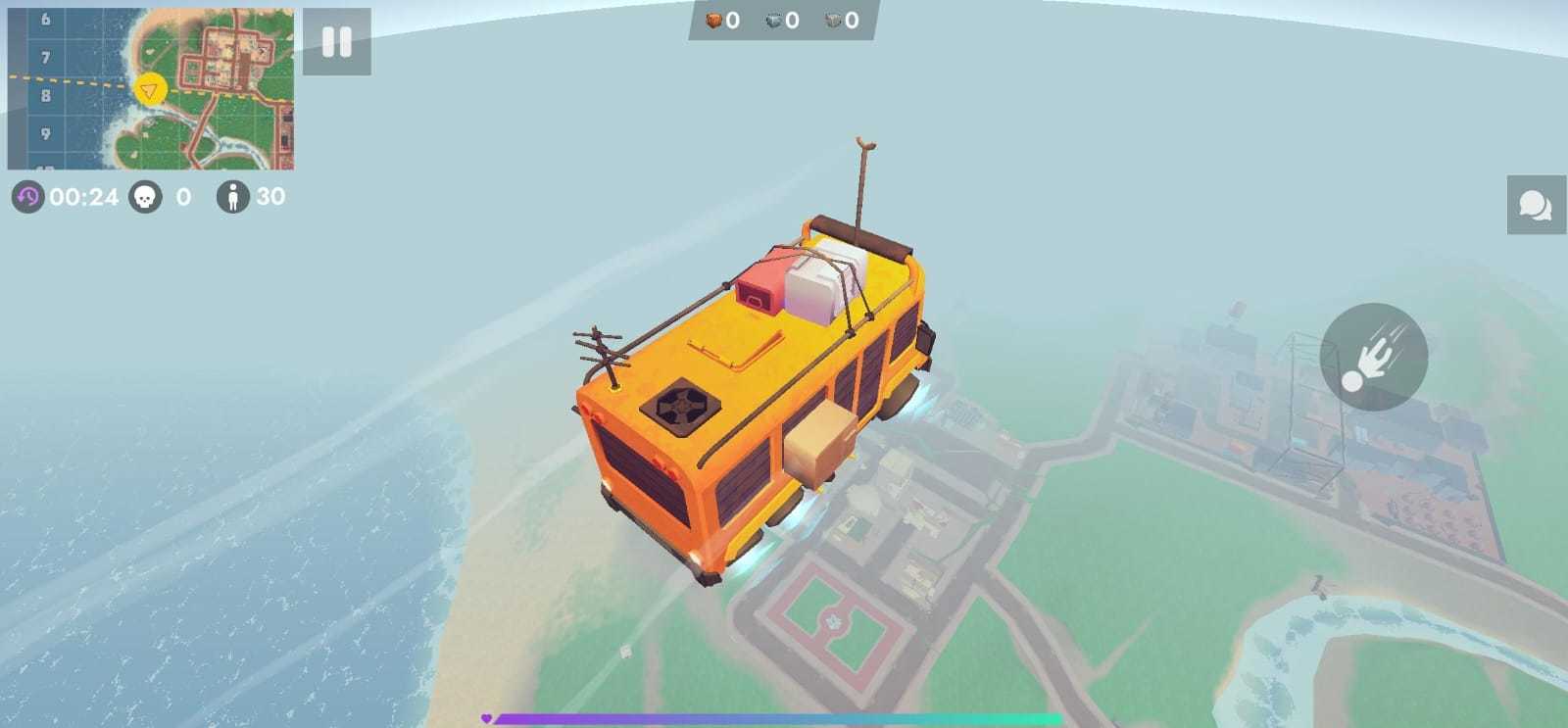Click the stone resource counter icon
1568x728 pixels.
[x=774, y=18]
